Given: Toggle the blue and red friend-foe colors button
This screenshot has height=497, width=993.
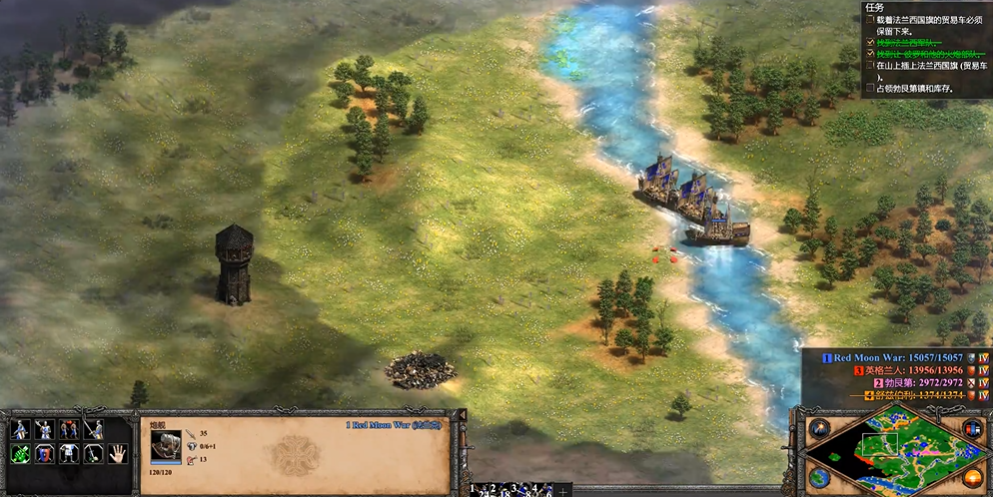Looking at the screenshot, I should click(972, 430).
